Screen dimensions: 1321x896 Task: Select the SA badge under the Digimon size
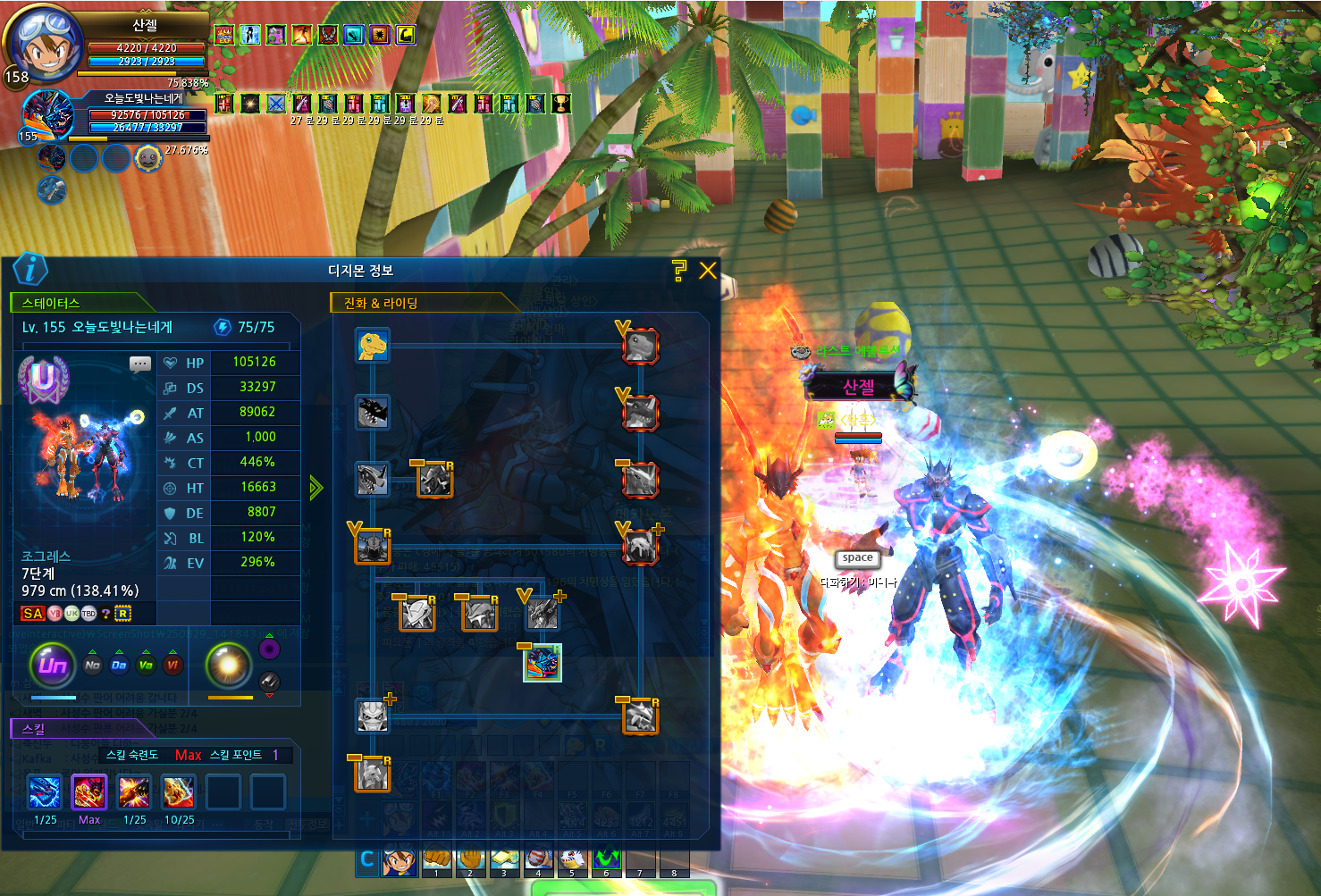point(33,614)
